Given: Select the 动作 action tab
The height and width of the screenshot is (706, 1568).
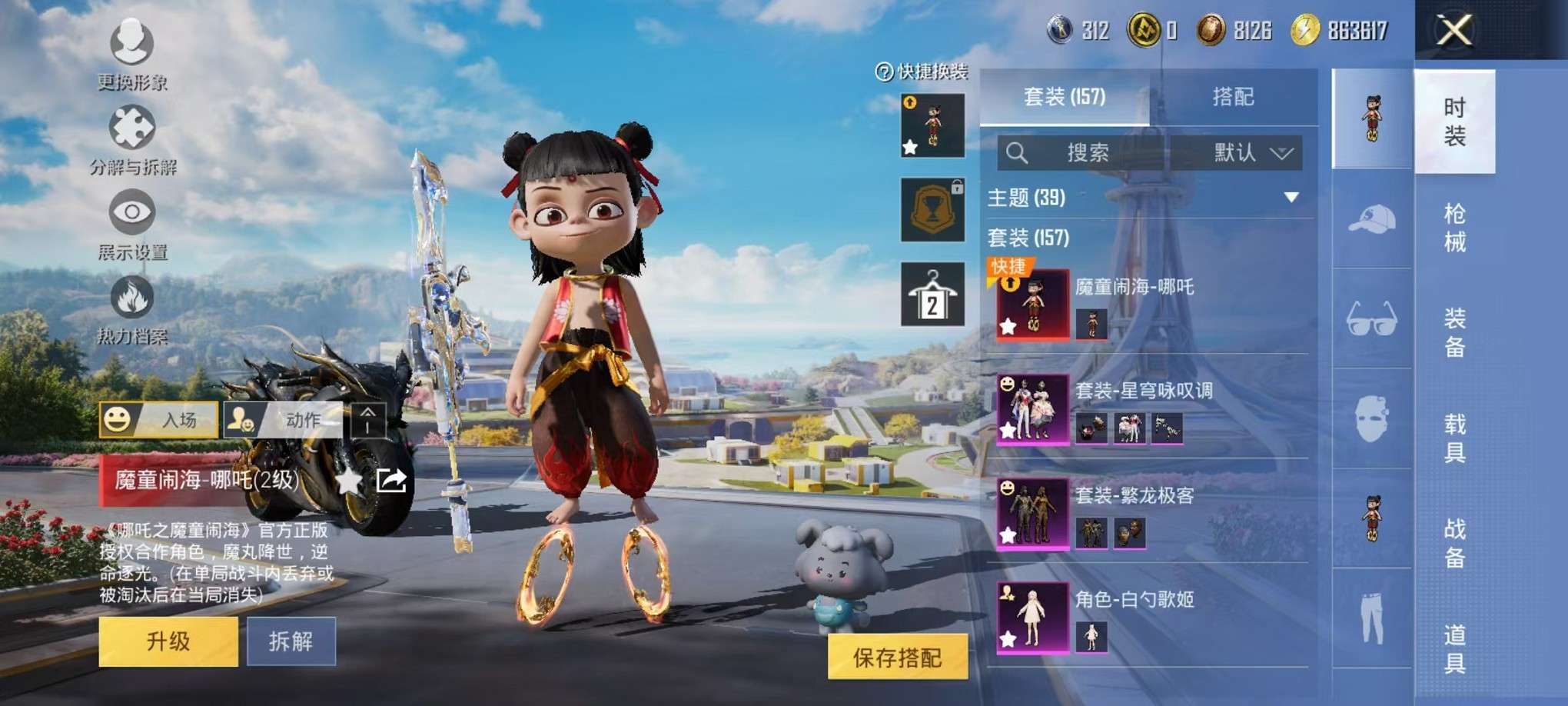Looking at the screenshot, I should (x=282, y=420).
